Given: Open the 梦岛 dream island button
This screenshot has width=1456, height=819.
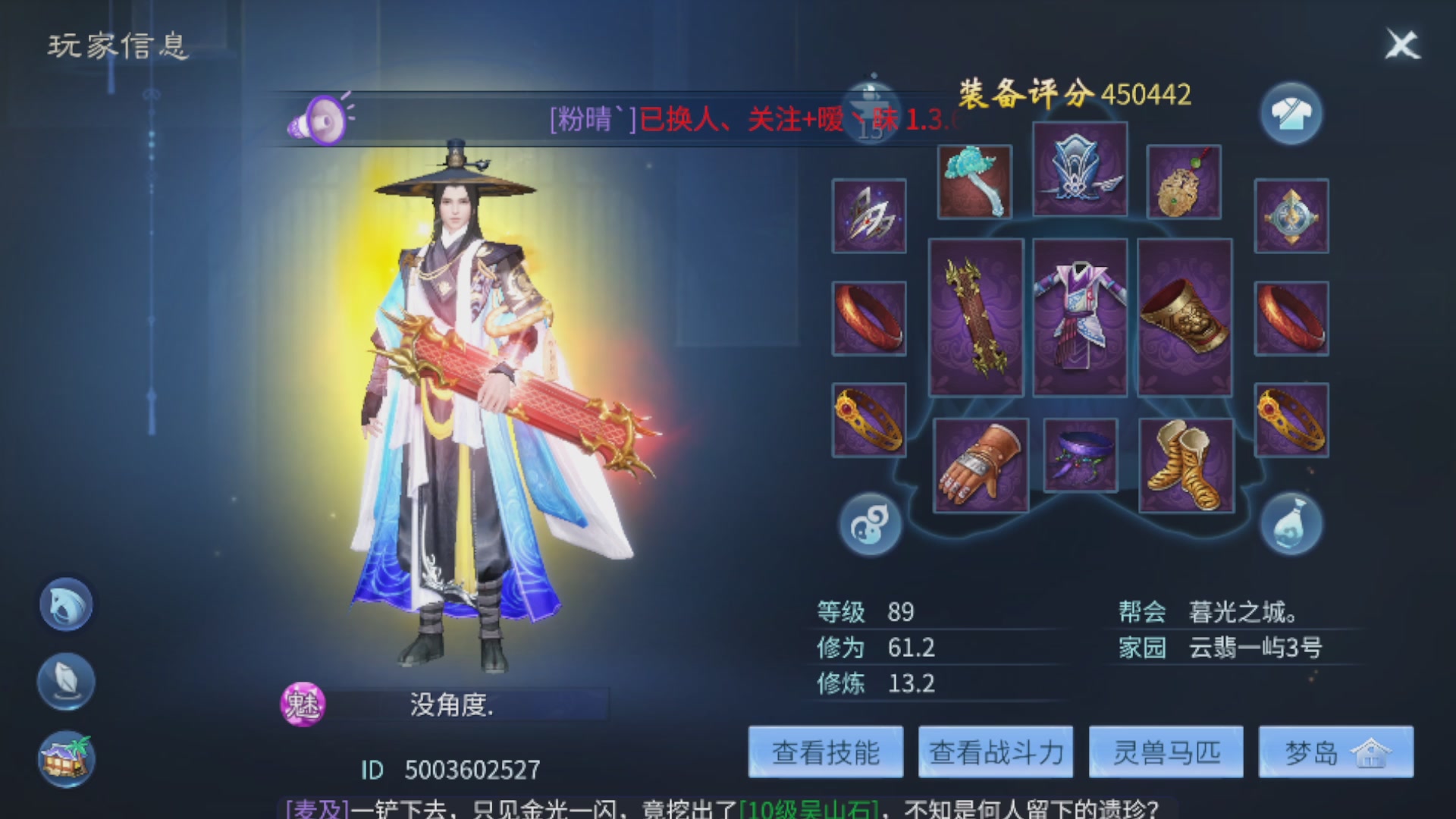Looking at the screenshot, I should pos(1335,752).
